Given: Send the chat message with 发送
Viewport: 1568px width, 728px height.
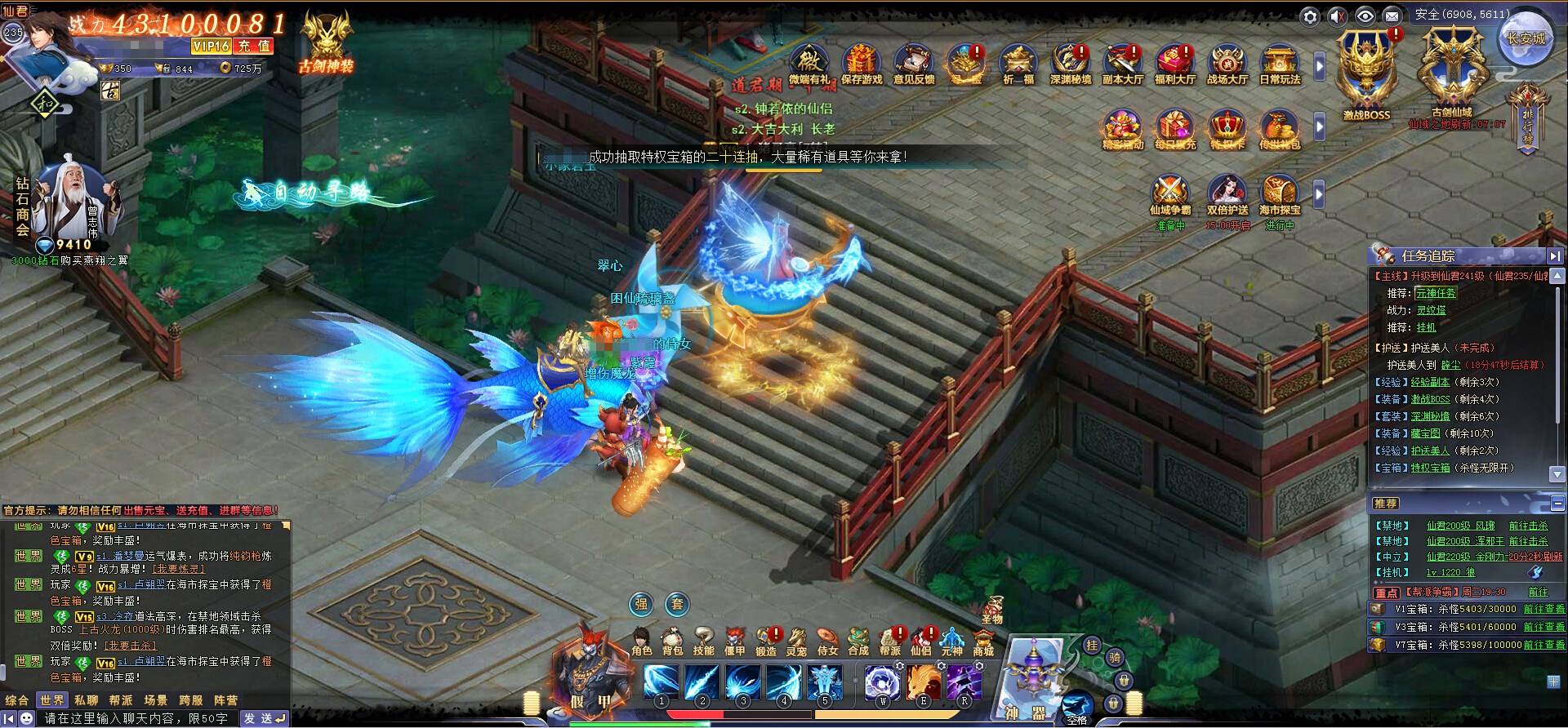Looking at the screenshot, I should point(265,718).
